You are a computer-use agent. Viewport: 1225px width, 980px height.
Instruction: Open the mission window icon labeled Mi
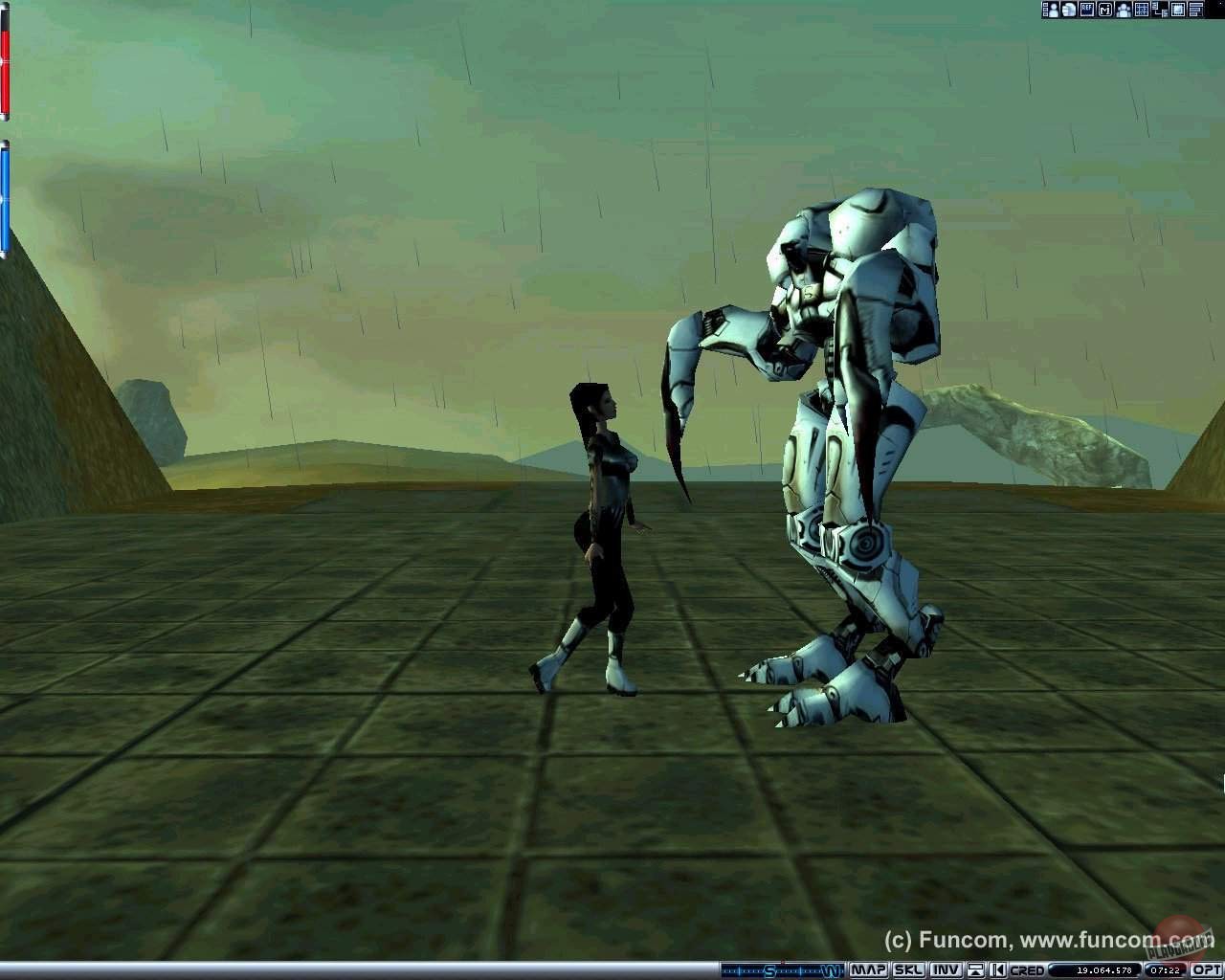[x=1104, y=9]
